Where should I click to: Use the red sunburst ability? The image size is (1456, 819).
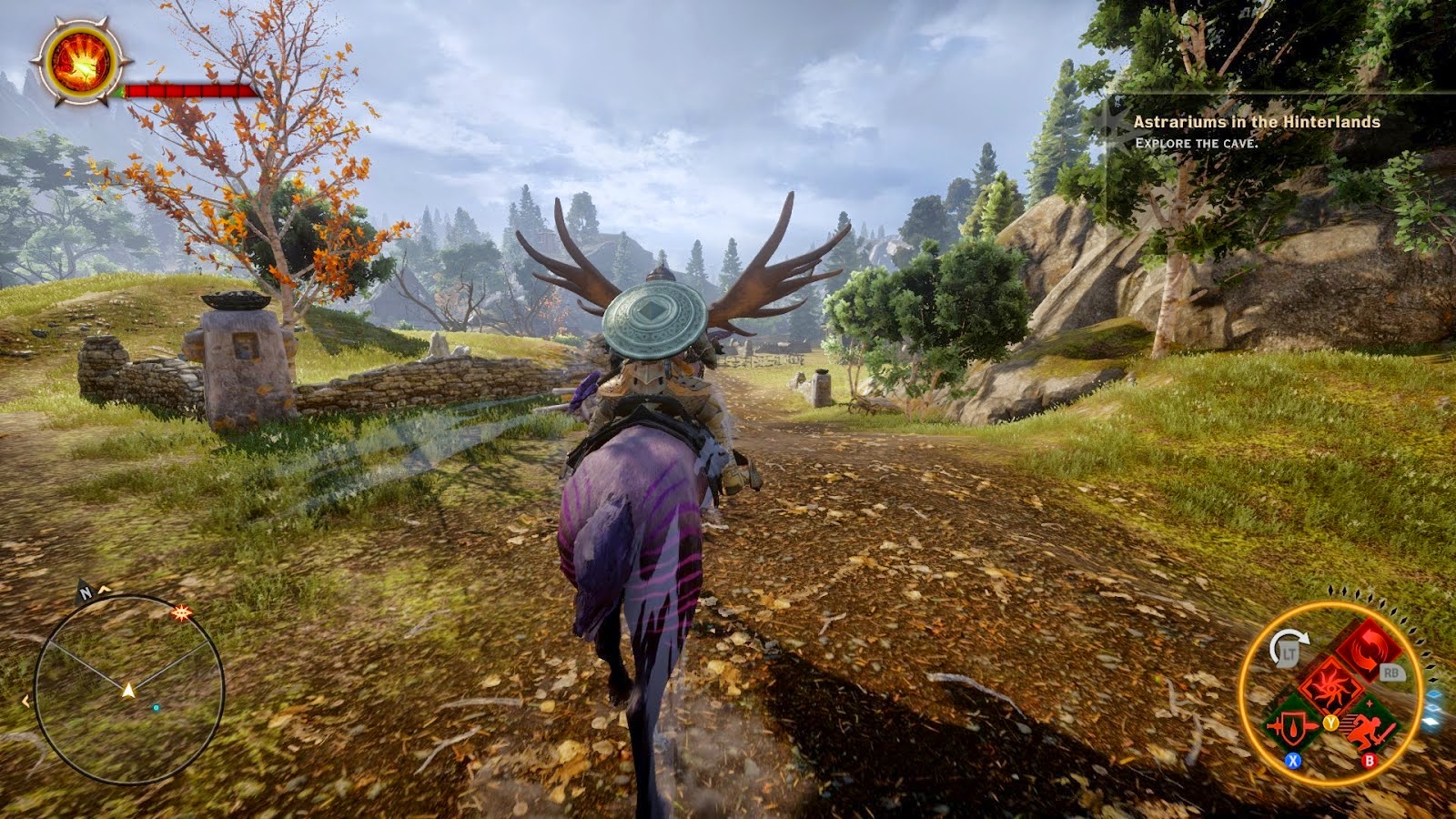tap(1331, 689)
